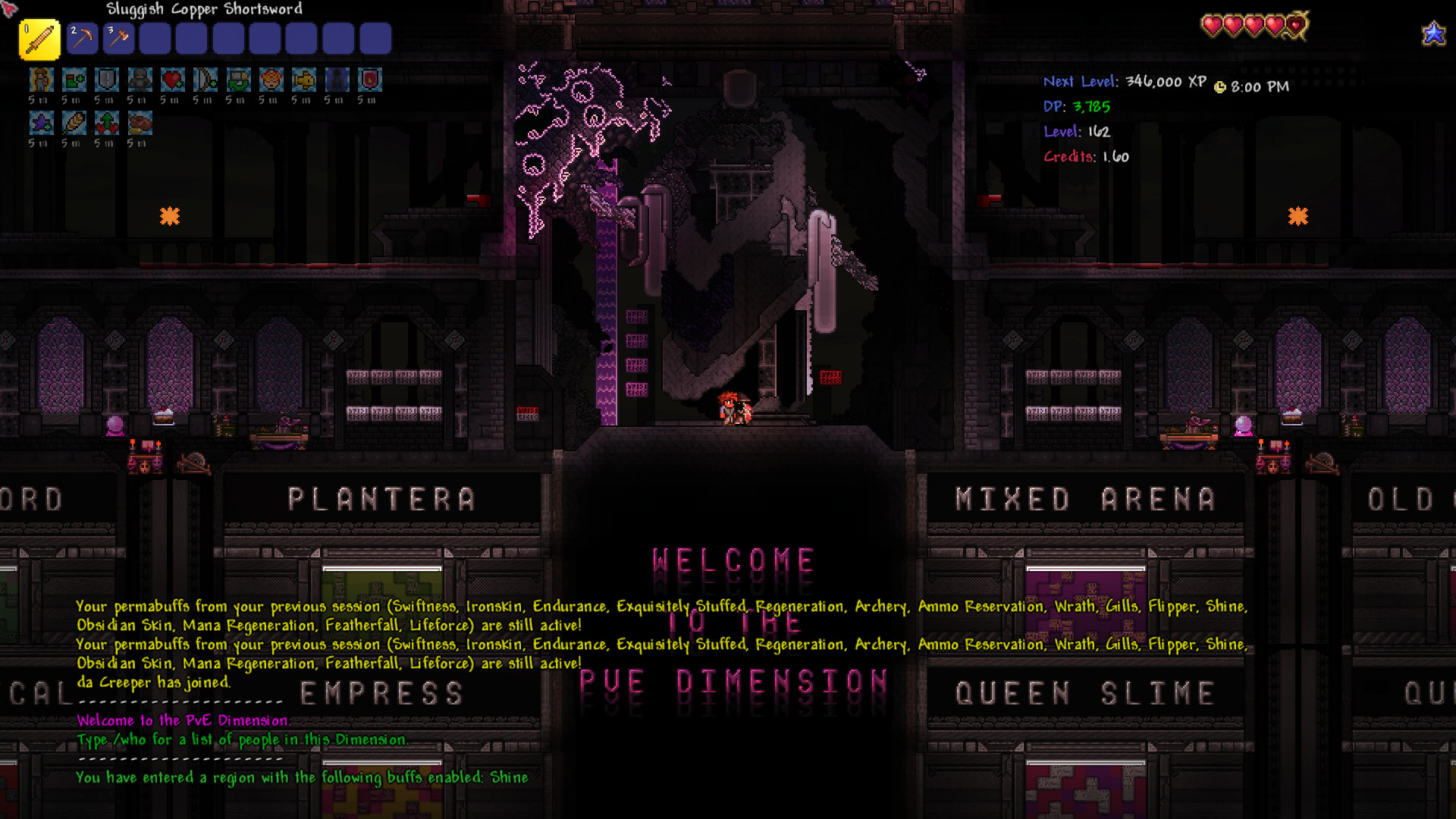This screenshot has width=1456, height=819.
Task: Click the Obsidian Skin flame shield icon
Action: pyautogui.click(x=369, y=80)
